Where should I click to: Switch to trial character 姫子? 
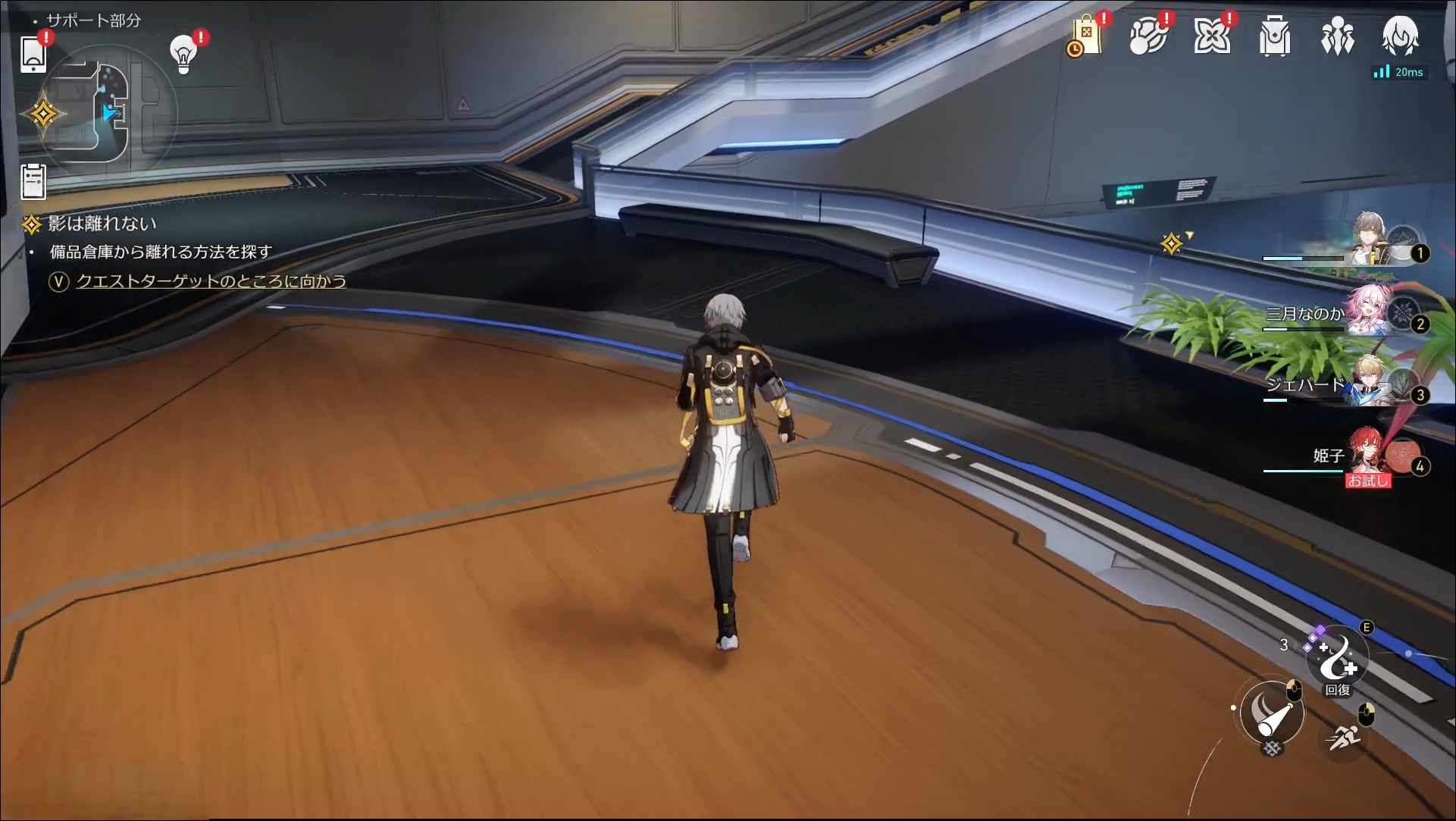click(1370, 454)
